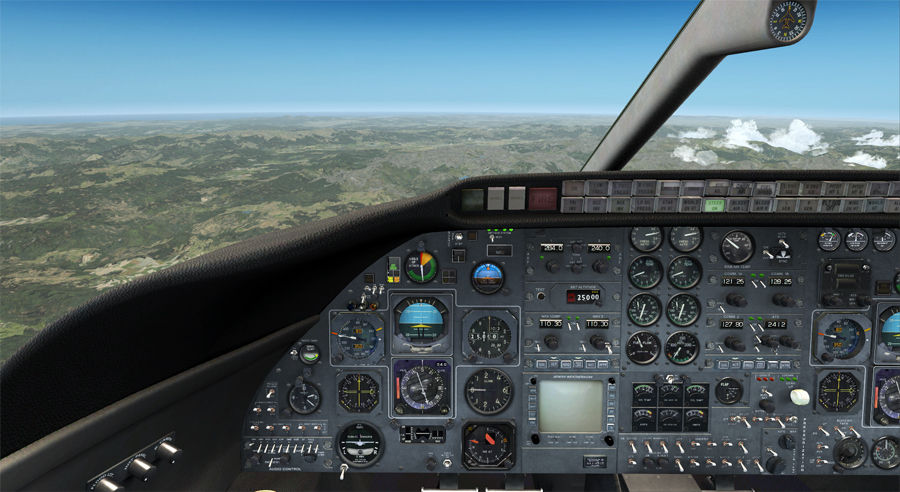Screen dimensions: 900x492
Task: Click the angle of attack indicator
Action: pos(421,267)
